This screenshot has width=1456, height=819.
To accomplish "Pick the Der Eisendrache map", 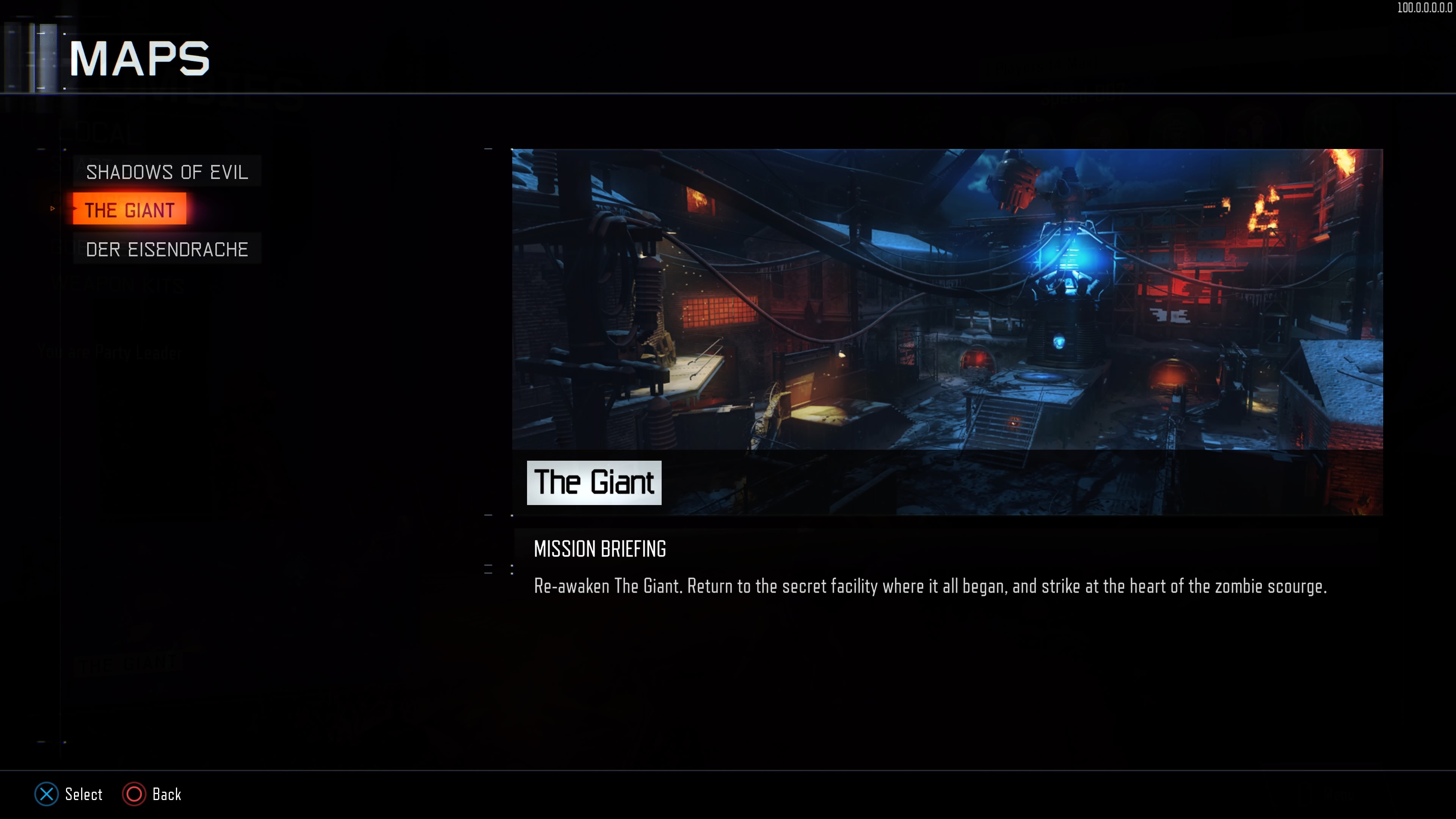I will (167, 249).
